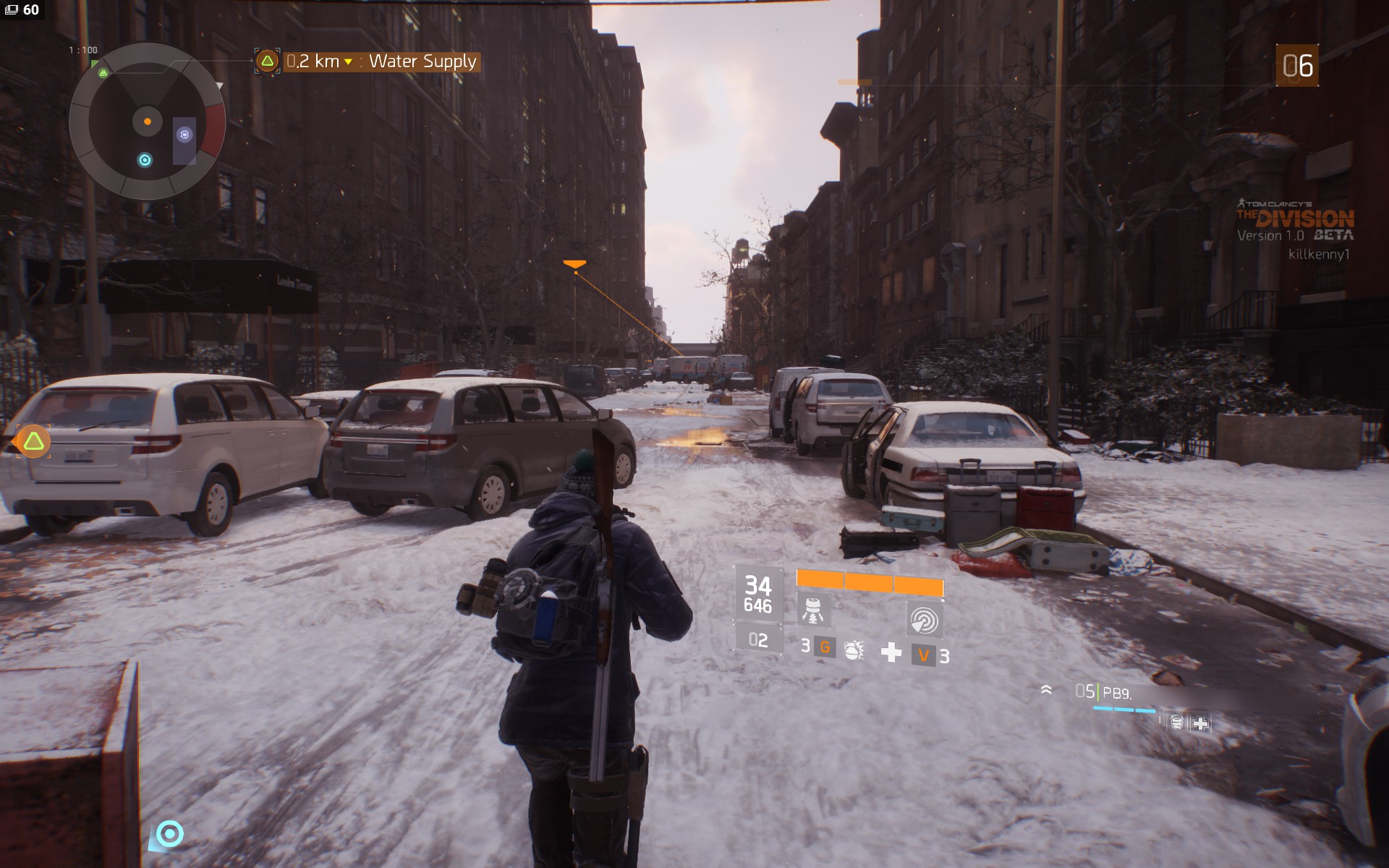1389x868 pixels.
Task: Click the double chevron icon left of PB9
Action: (1046, 690)
